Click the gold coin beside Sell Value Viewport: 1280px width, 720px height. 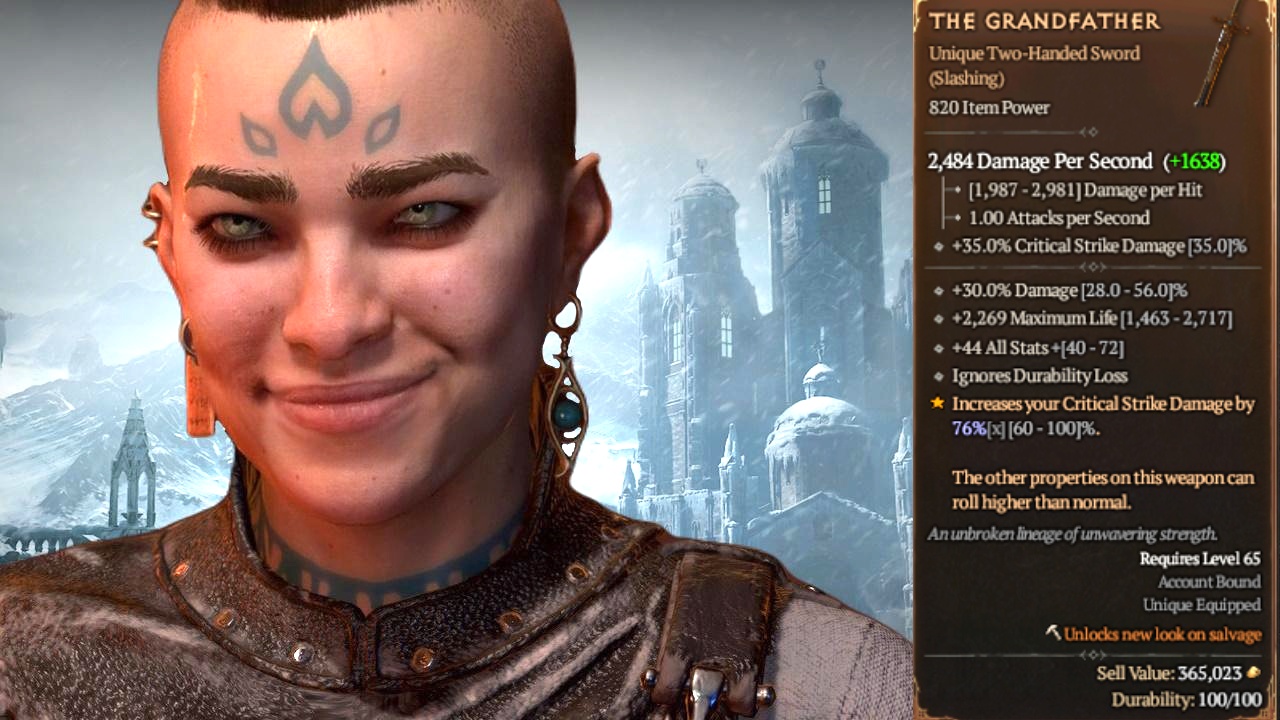pos(1253,673)
